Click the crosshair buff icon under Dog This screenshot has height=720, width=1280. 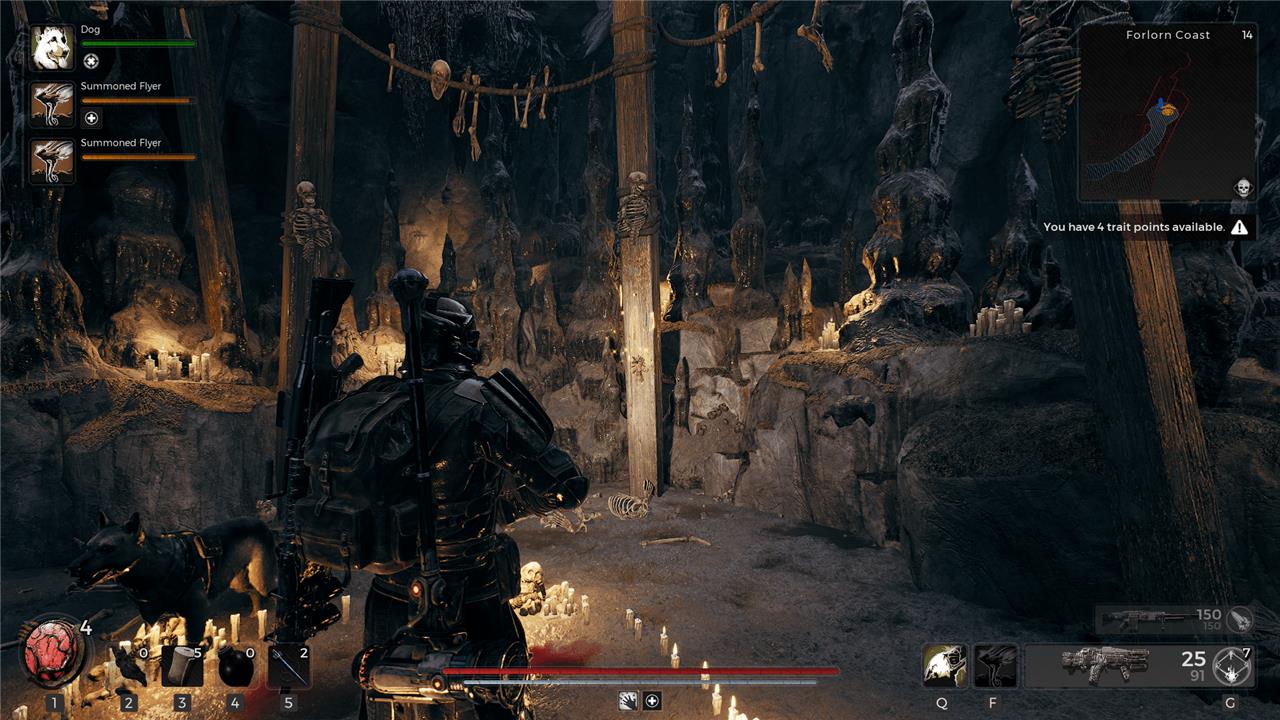91,61
